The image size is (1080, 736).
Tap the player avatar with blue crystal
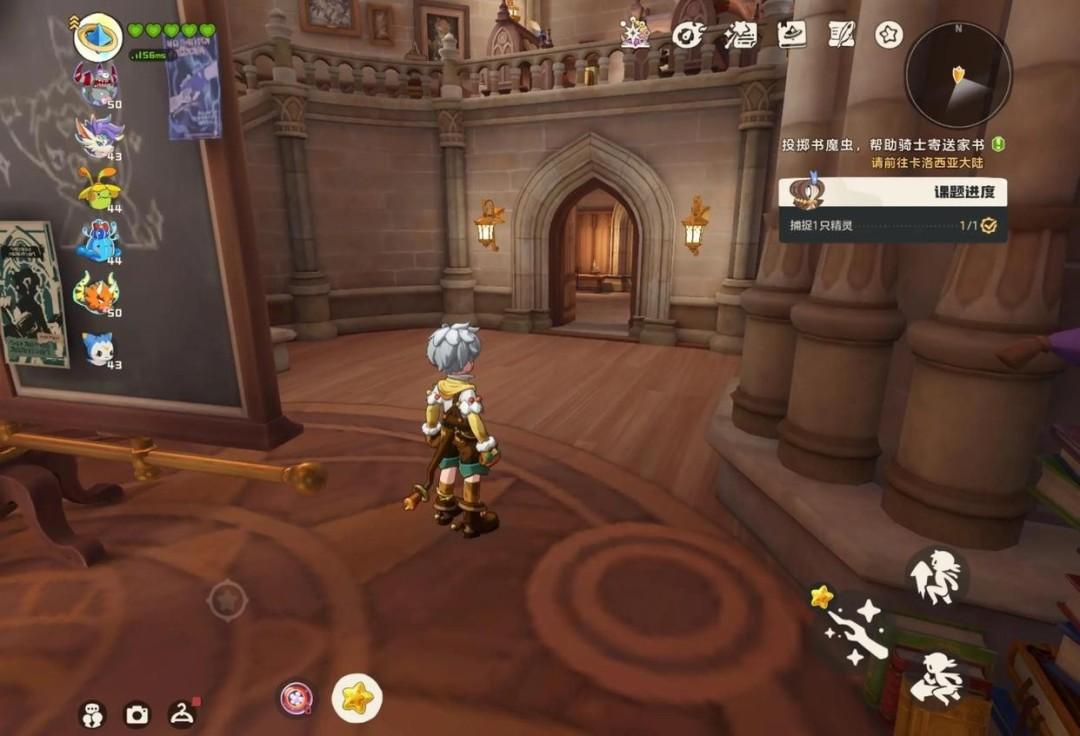98,37
